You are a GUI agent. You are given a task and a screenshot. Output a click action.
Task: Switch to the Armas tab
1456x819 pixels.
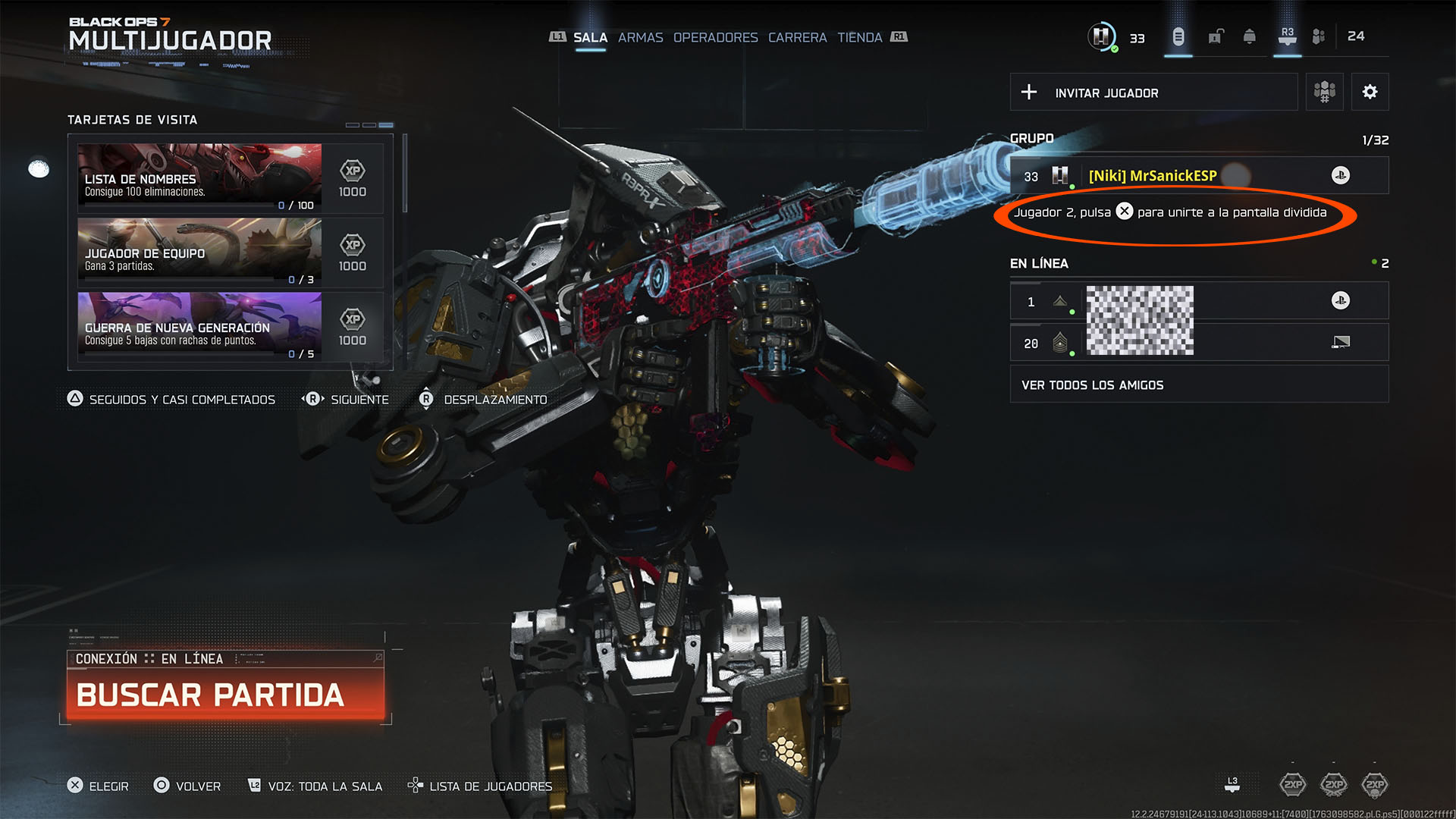(x=640, y=37)
